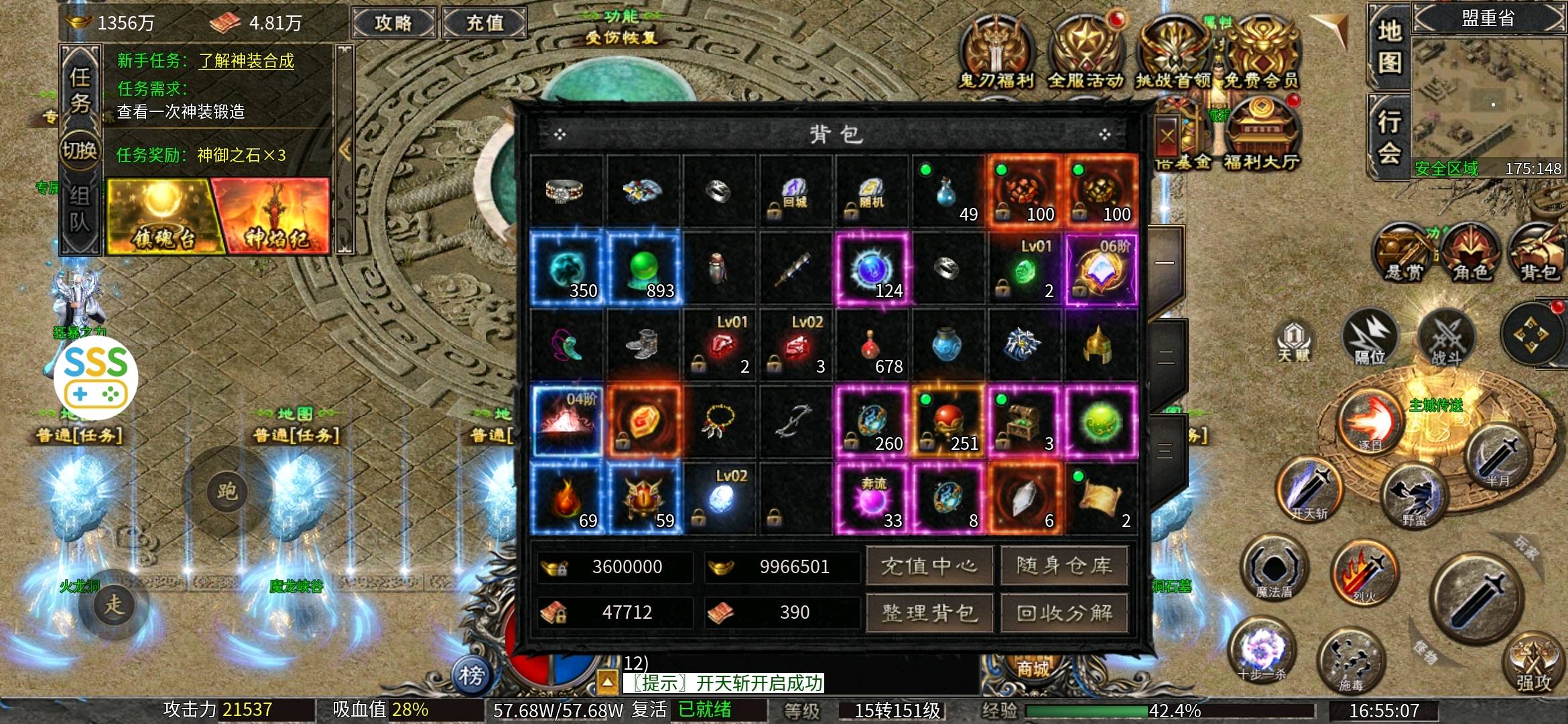This screenshot has width=1568, height=724.
Task: Select the green orb stack of 893
Action: point(643,269)
